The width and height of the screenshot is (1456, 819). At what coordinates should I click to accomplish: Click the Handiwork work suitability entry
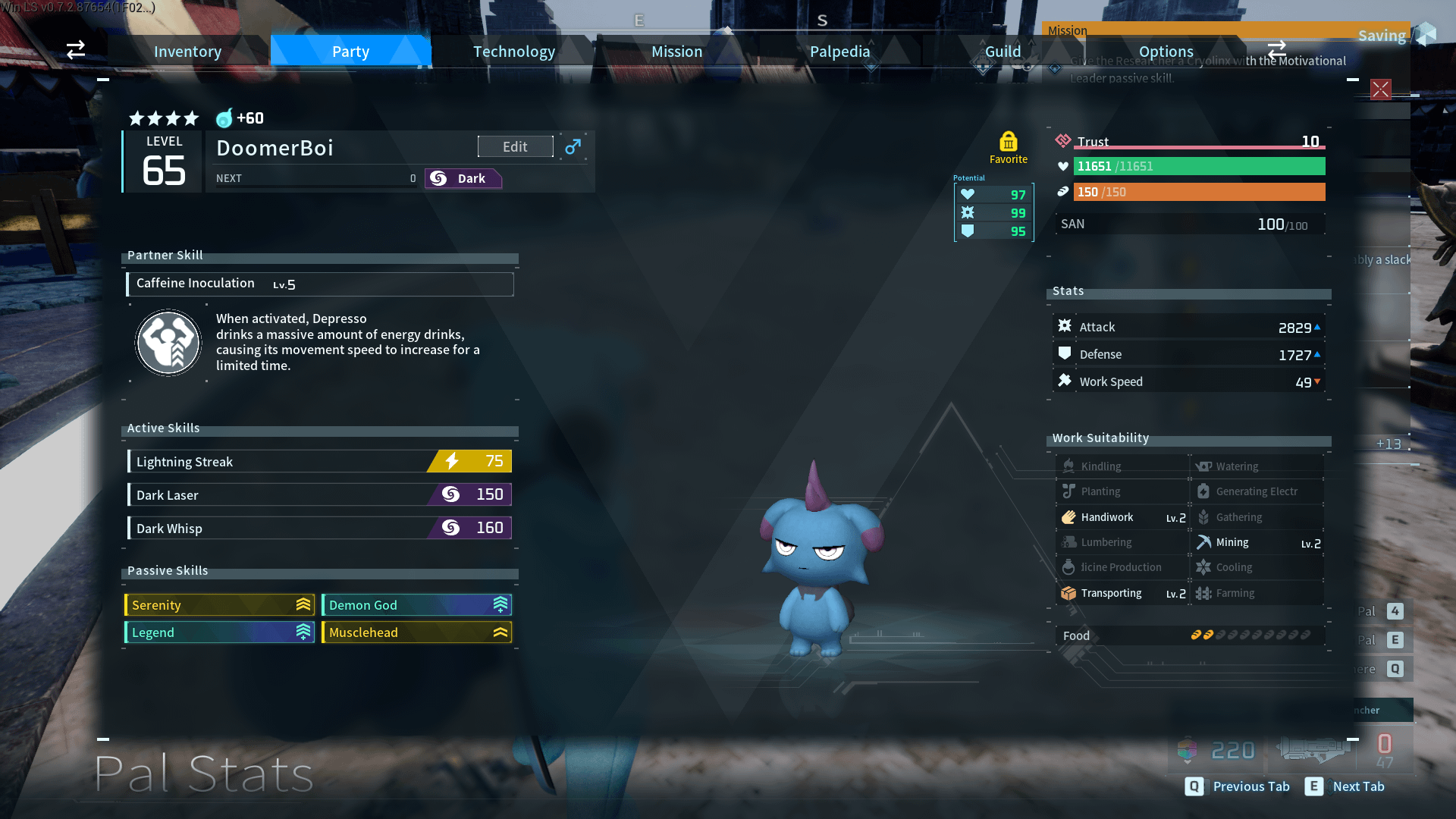(1122, 517)
